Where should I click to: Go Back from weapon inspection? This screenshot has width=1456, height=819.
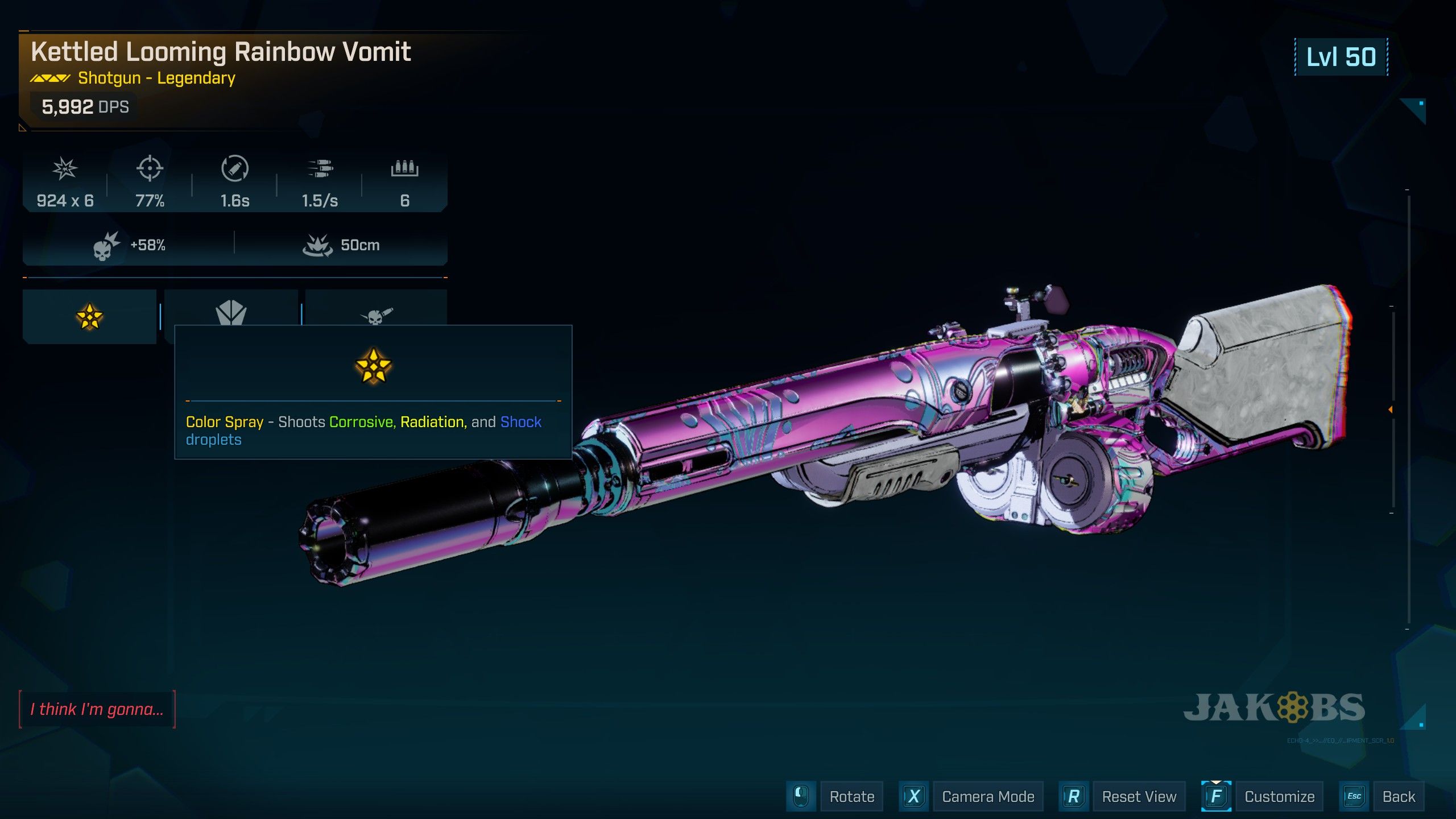[1399, 796]
